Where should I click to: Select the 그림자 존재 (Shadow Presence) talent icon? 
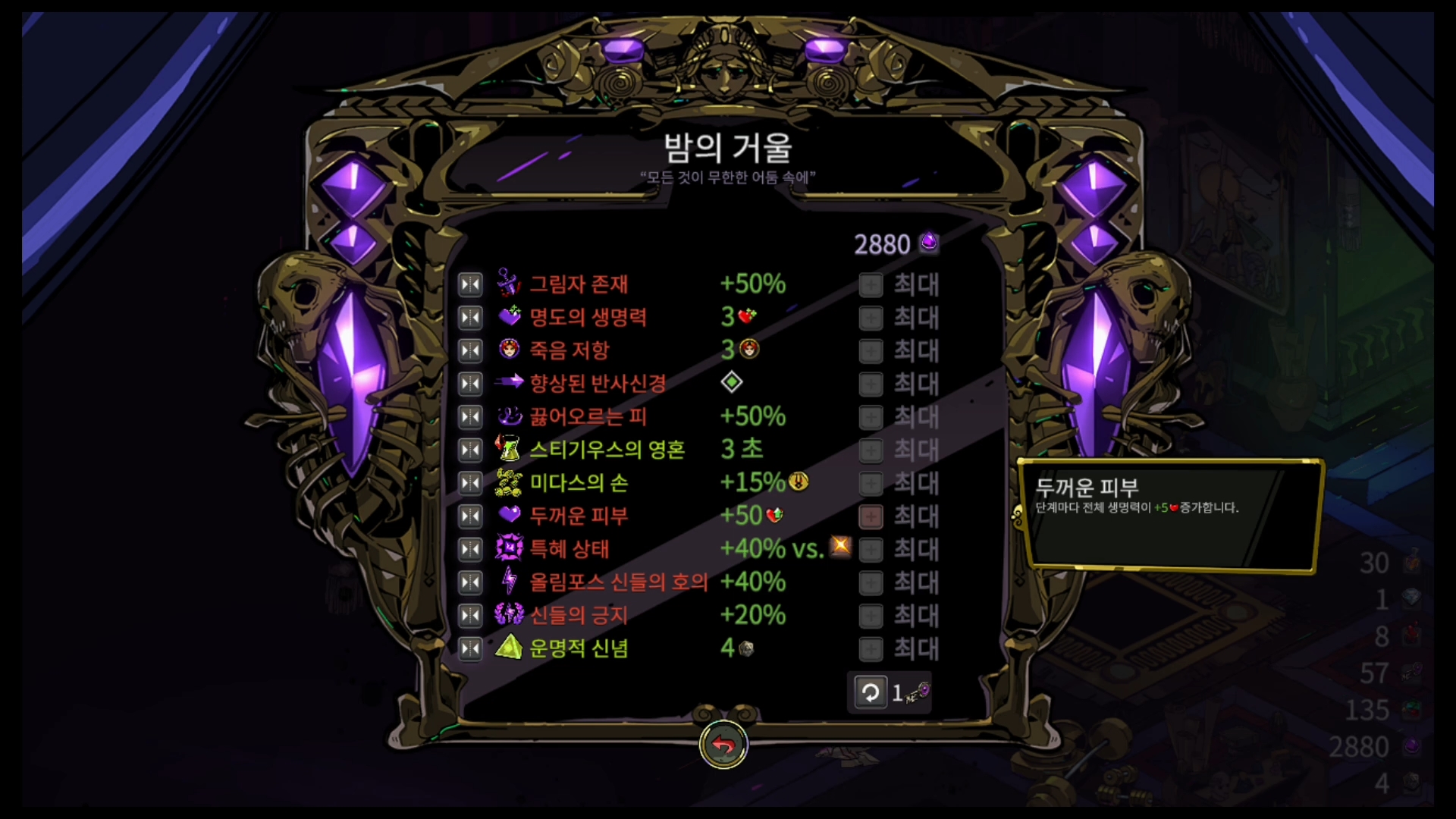click(509, 284)
